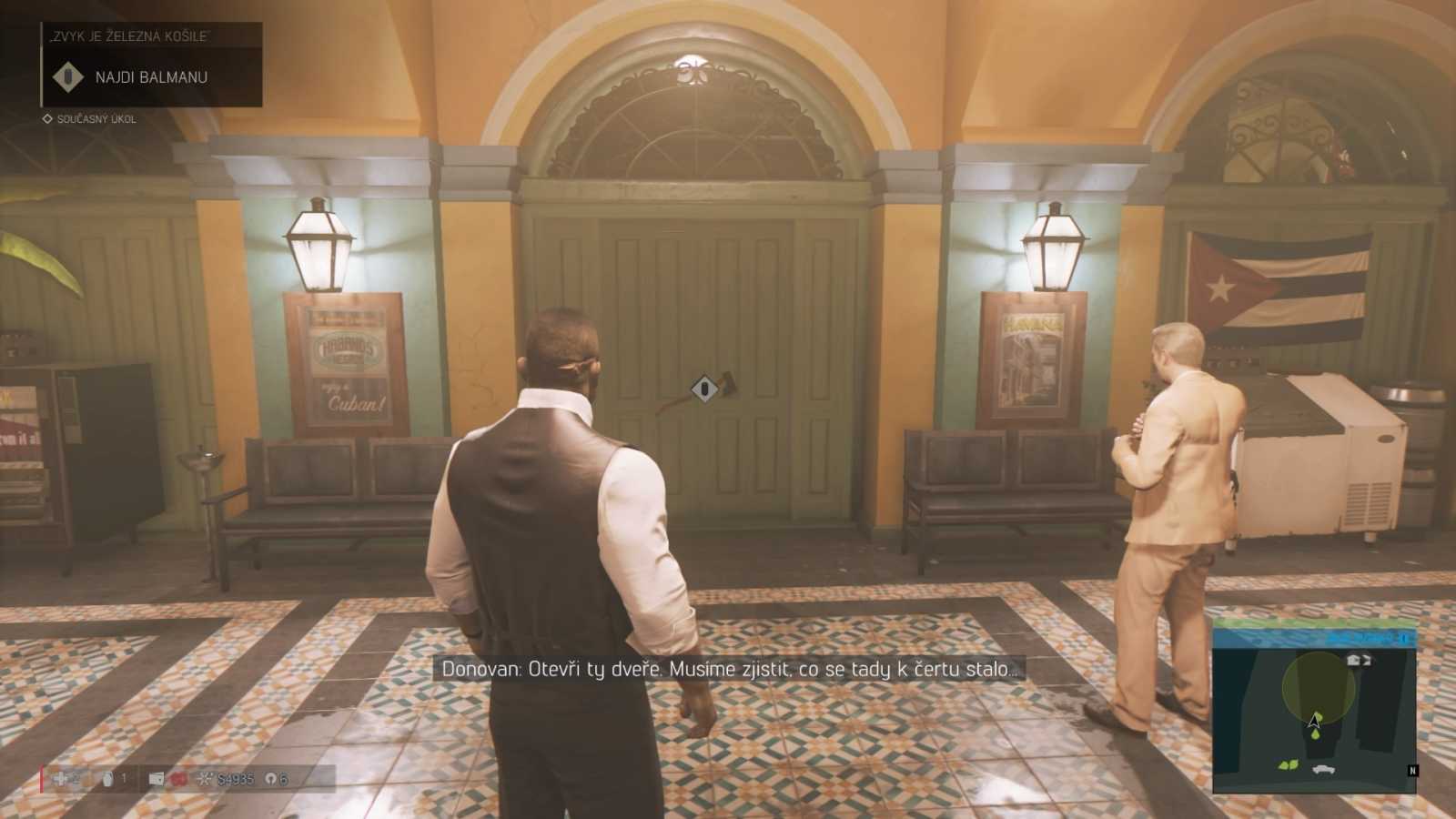Click the red health bar segment in the HUD
Image resolution: width=1456 pixels, height=819 pixels.
pos(42,778)
